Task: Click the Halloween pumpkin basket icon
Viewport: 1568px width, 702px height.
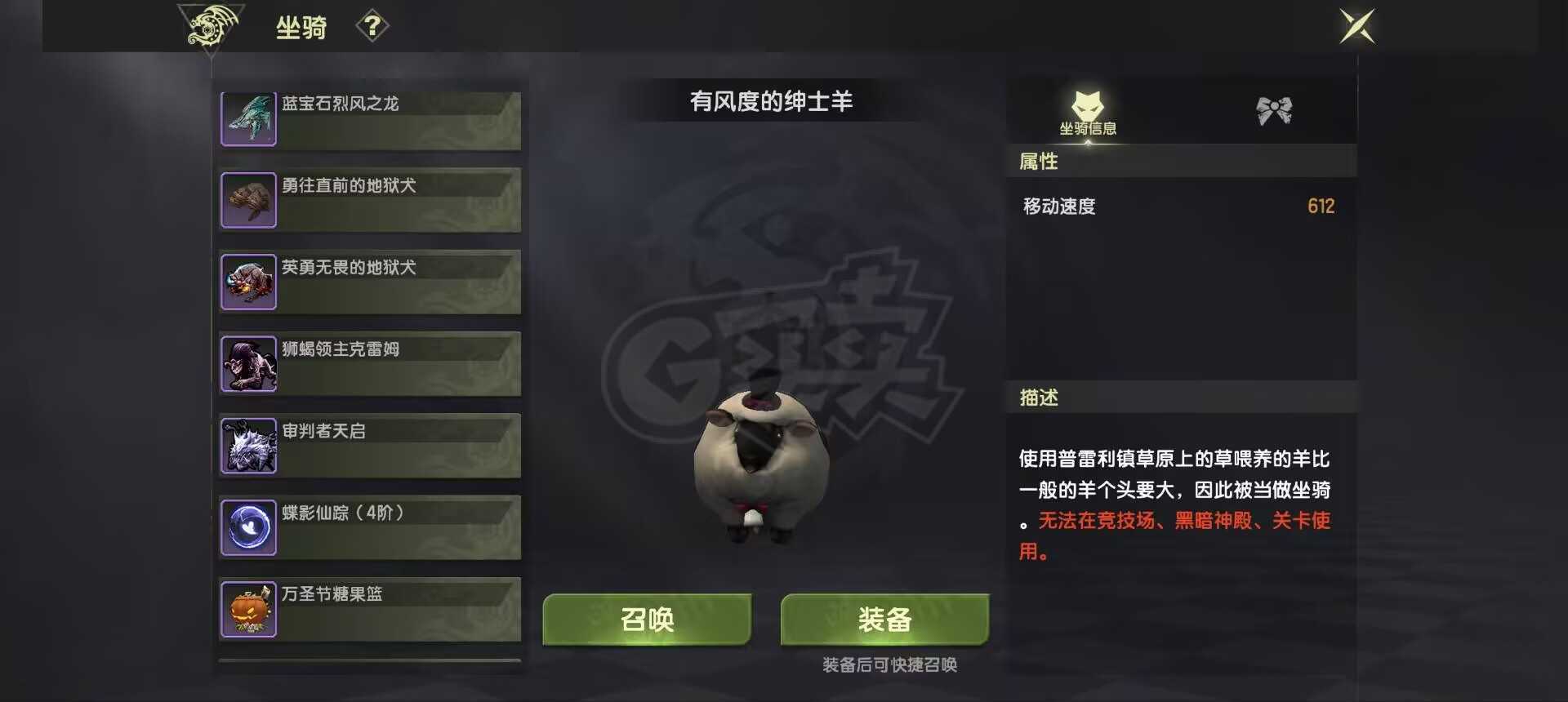Action: 248,608
